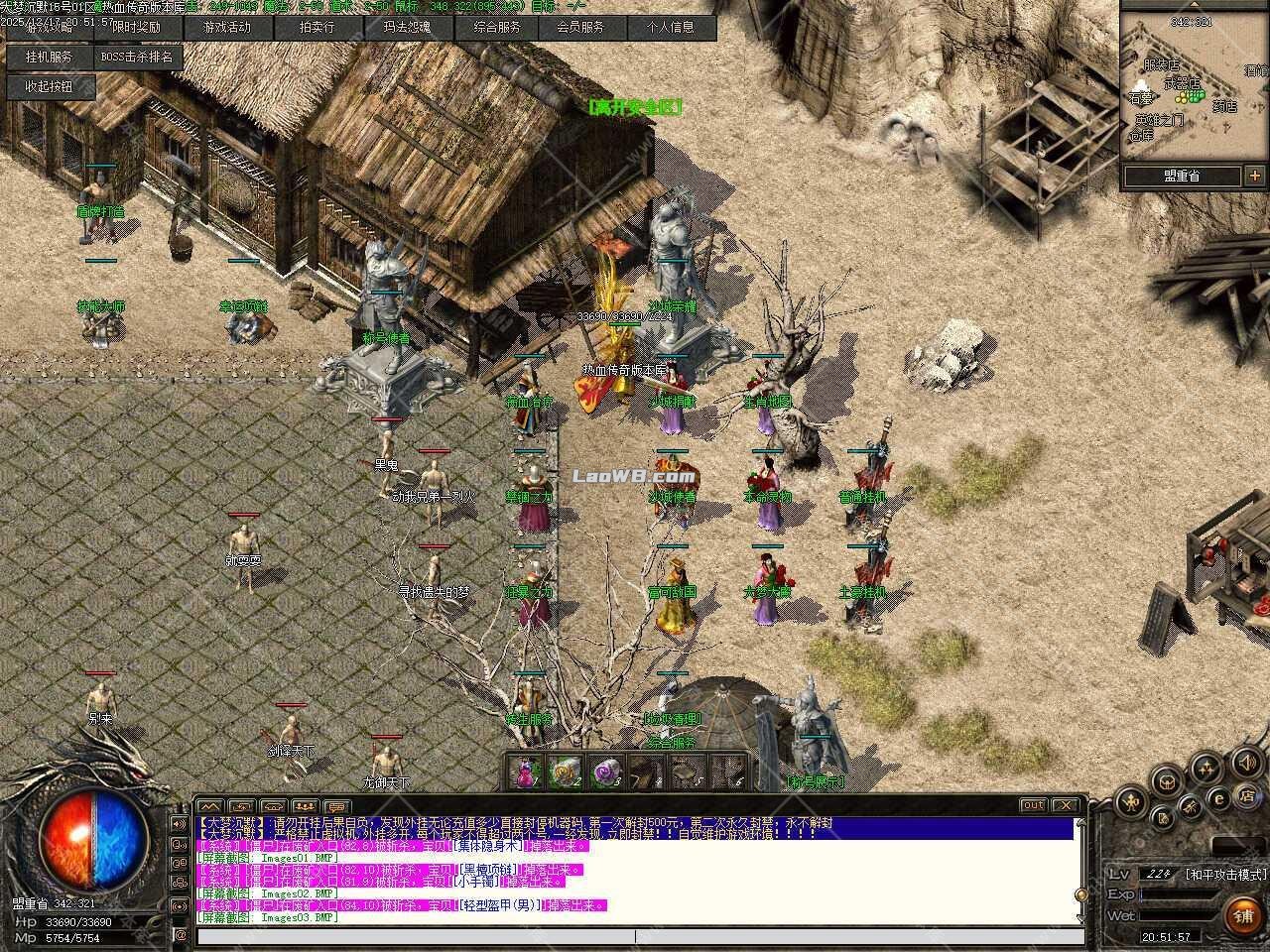Click the sparkle effects round icon
The width and height of the screenshot is (1270, 952).
coord(1206,769)
